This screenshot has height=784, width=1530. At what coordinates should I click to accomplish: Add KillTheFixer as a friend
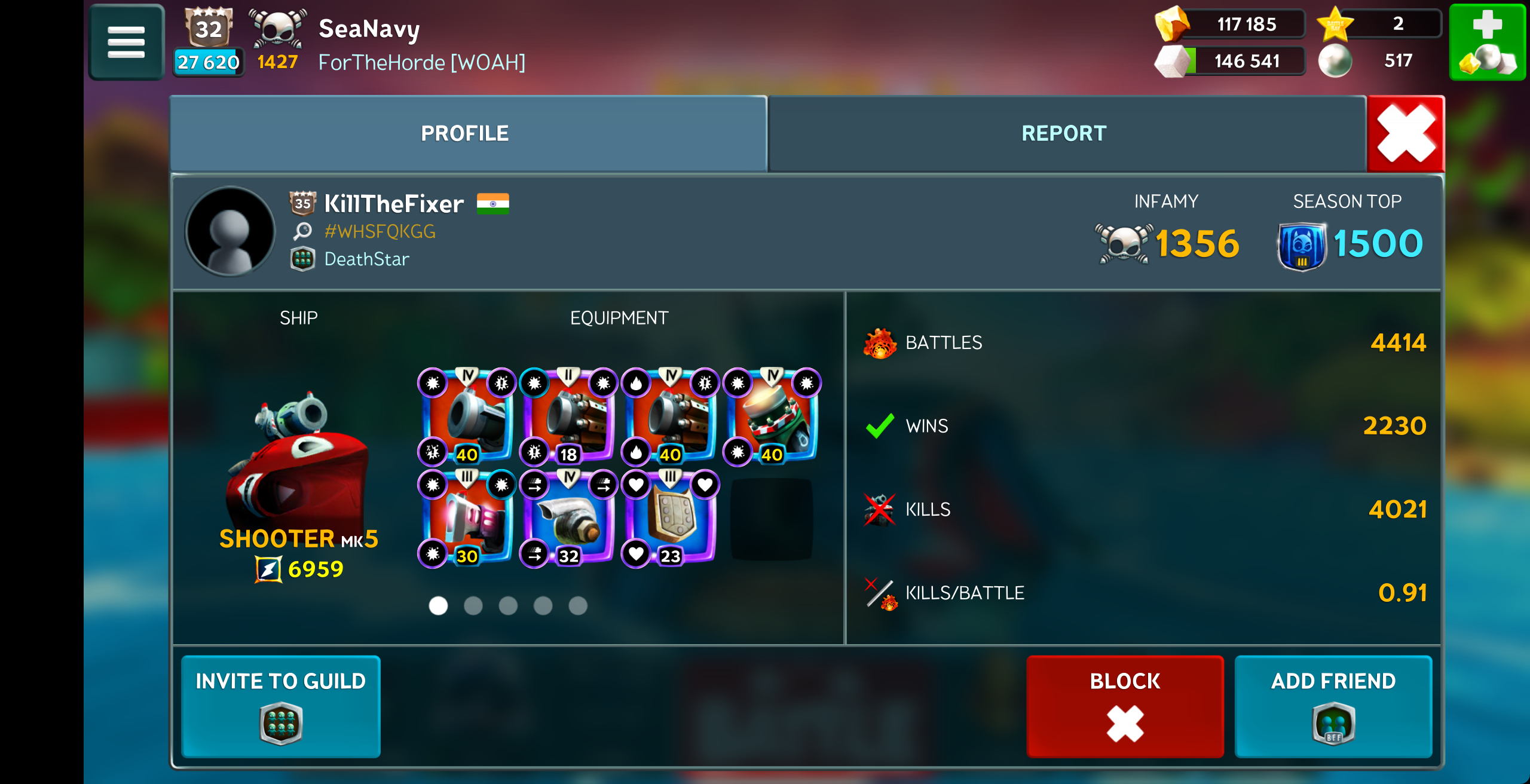pyautogui.click(x=1333, y=706)
